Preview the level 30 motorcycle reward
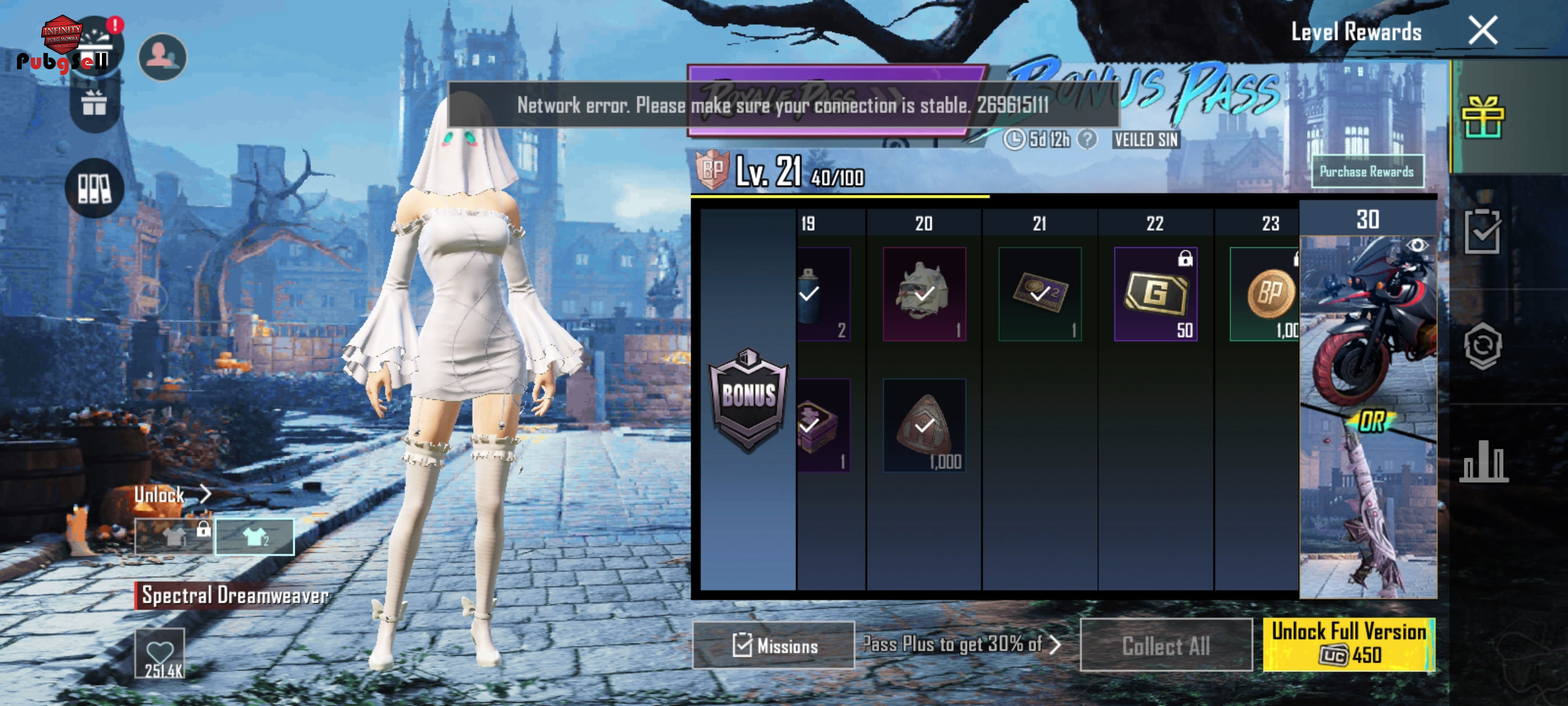The image size is (1568, 706). (x=1367, y=320)
